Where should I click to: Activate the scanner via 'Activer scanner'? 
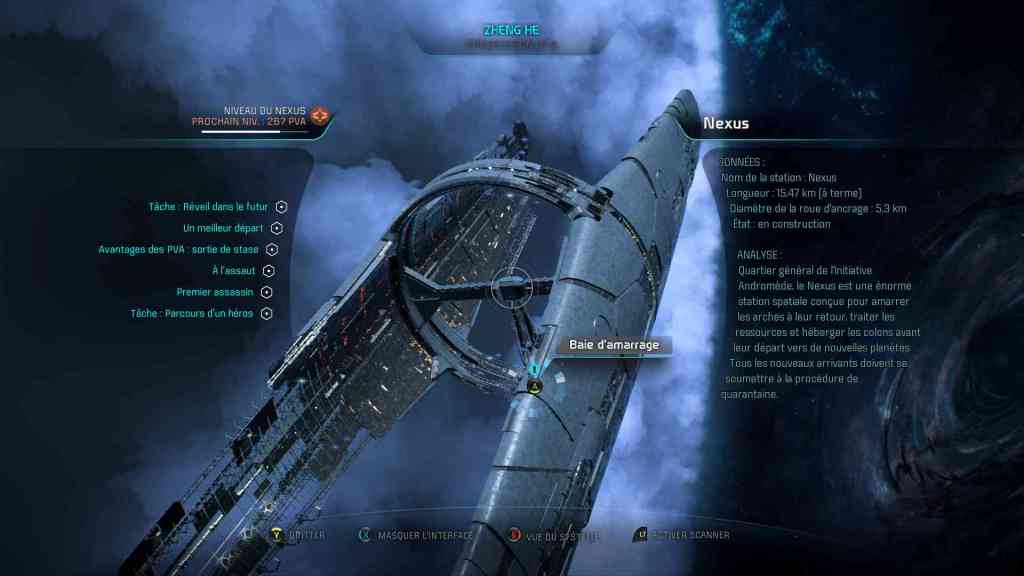click(x=690, y=535)
